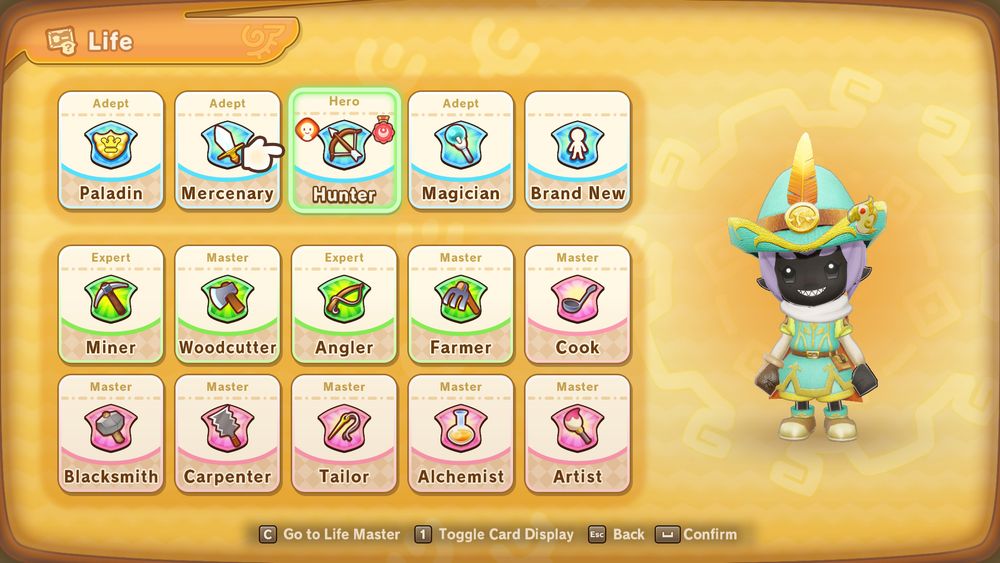Select the Carpenter life card
The width and height of the screenshot is (1000, 563).
227,433
